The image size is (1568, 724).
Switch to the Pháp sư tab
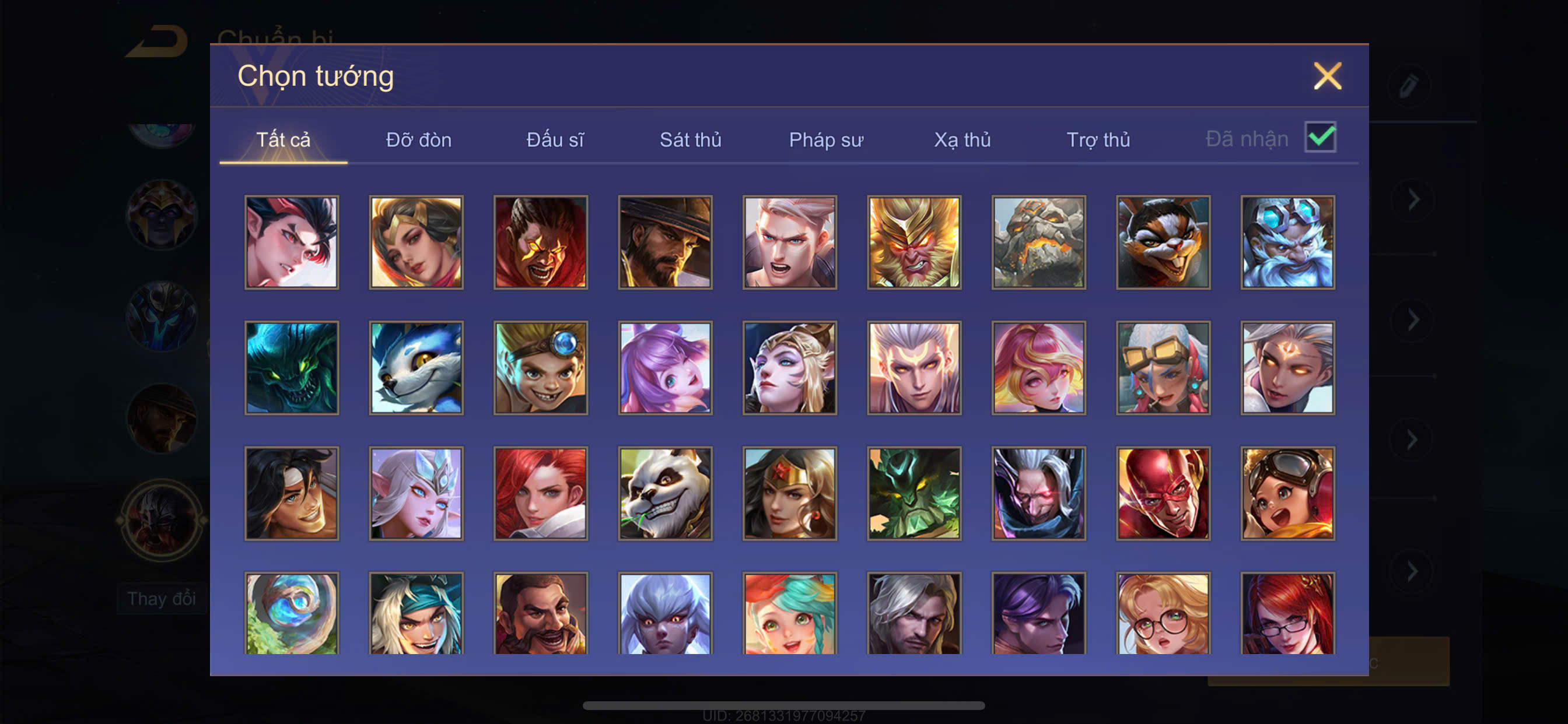pos(826,140)
